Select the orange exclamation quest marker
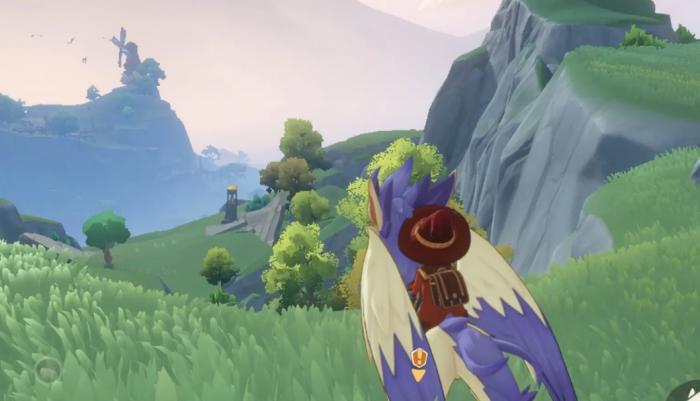 [x=418, y=358]
